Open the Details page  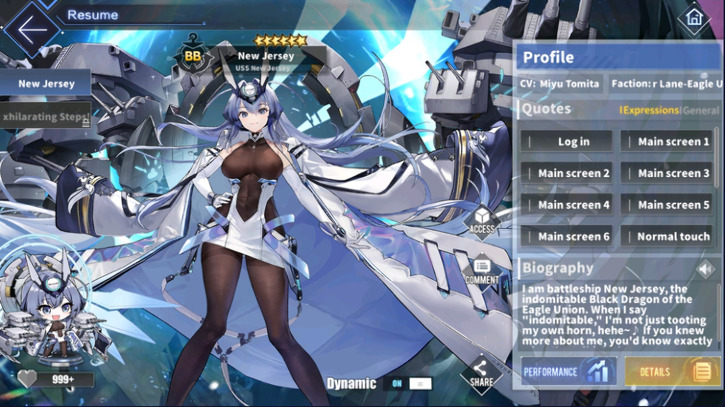669,372
